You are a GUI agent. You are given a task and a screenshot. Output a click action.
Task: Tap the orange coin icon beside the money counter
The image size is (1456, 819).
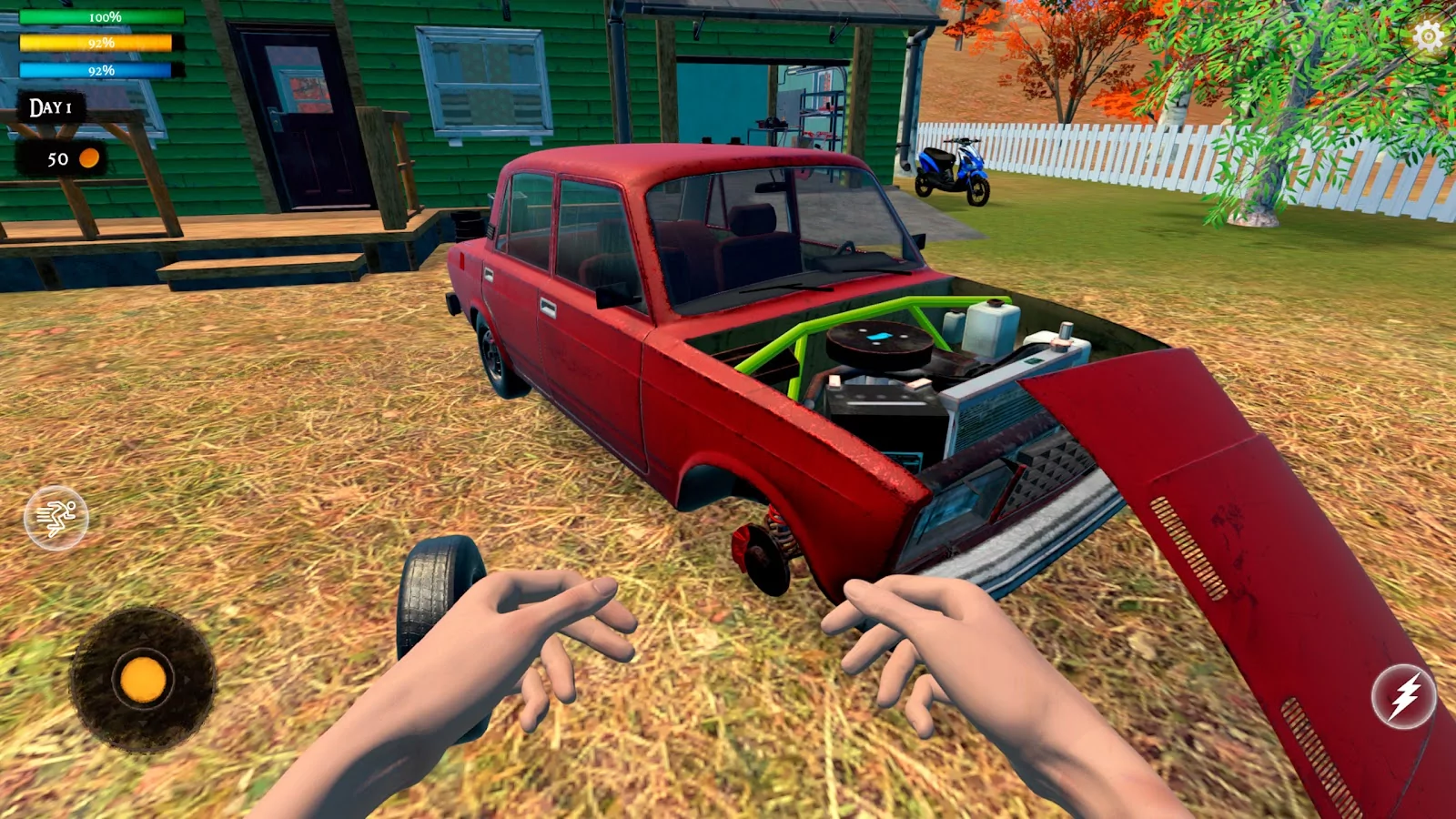88,160
